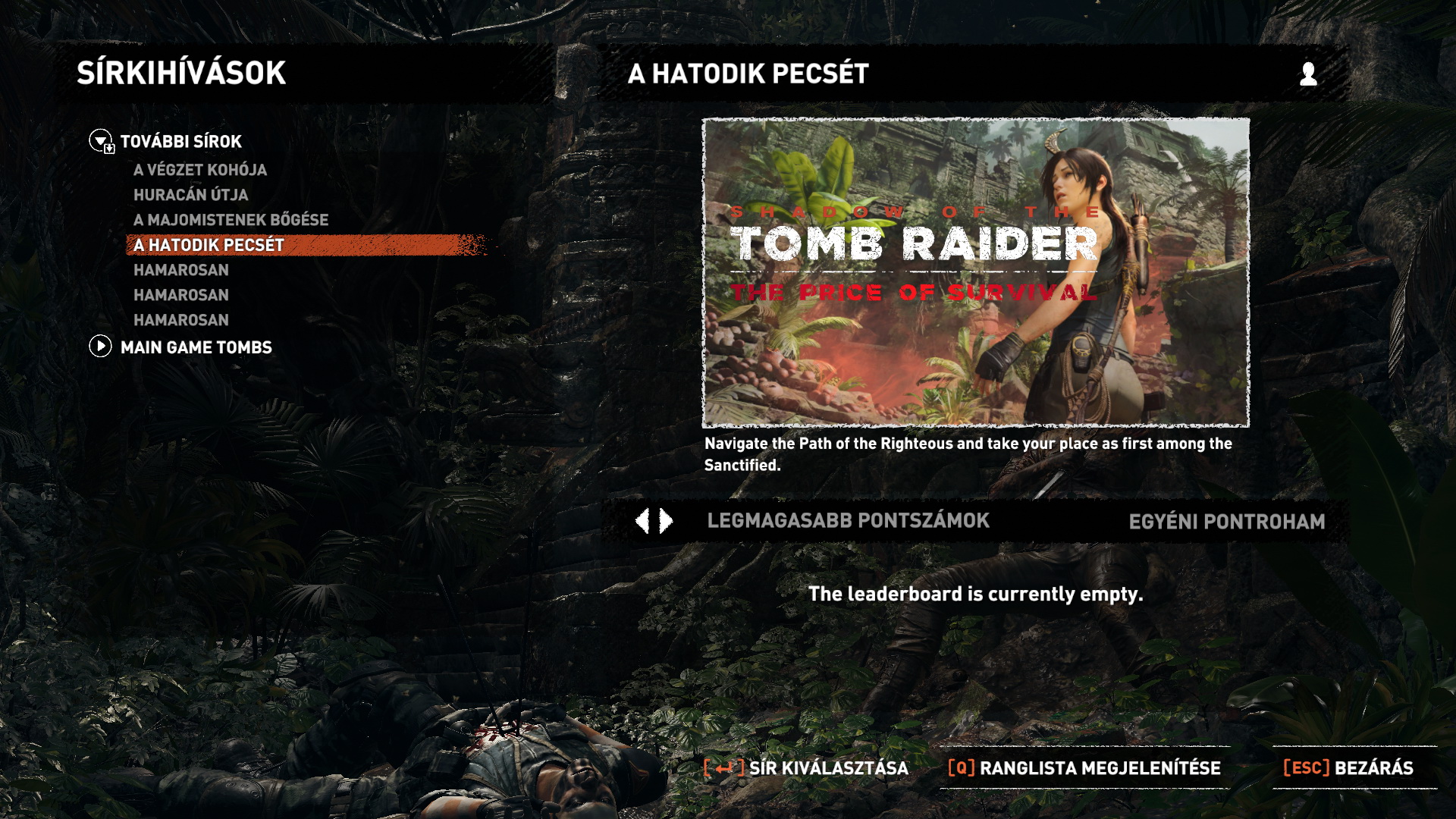Click the player profile icon
1456x819 pixels.
1308,74
